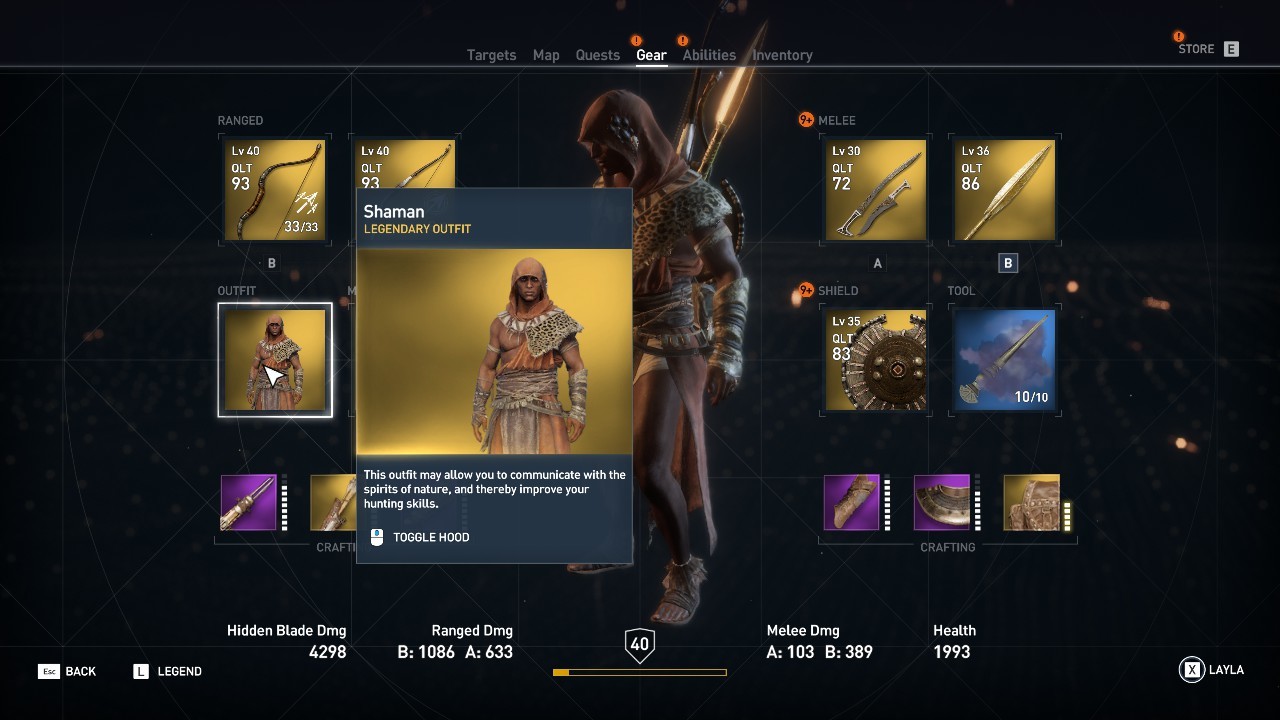Select the level 30 dual swords slot
This screenshot has height=720, width=1280.
(876, 190)
